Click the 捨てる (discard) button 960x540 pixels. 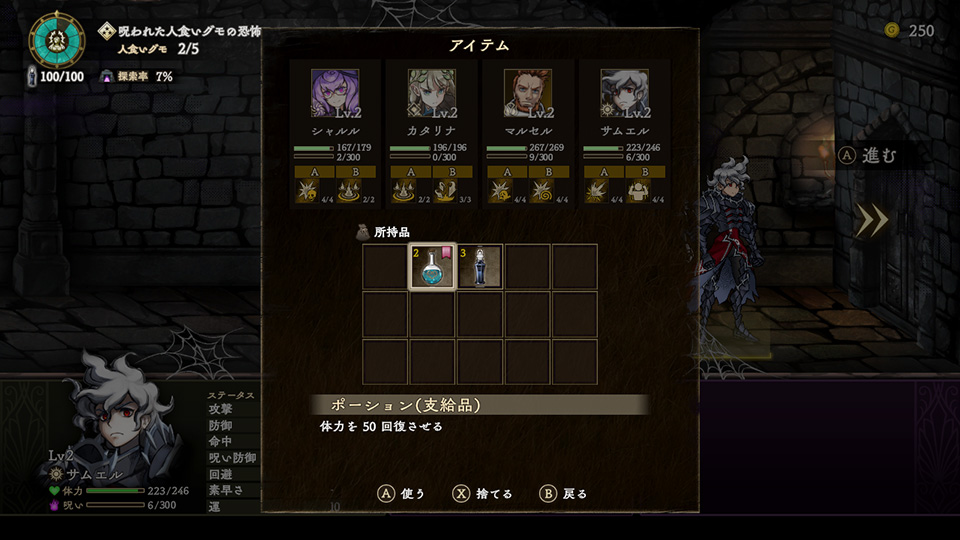point(483,493)
